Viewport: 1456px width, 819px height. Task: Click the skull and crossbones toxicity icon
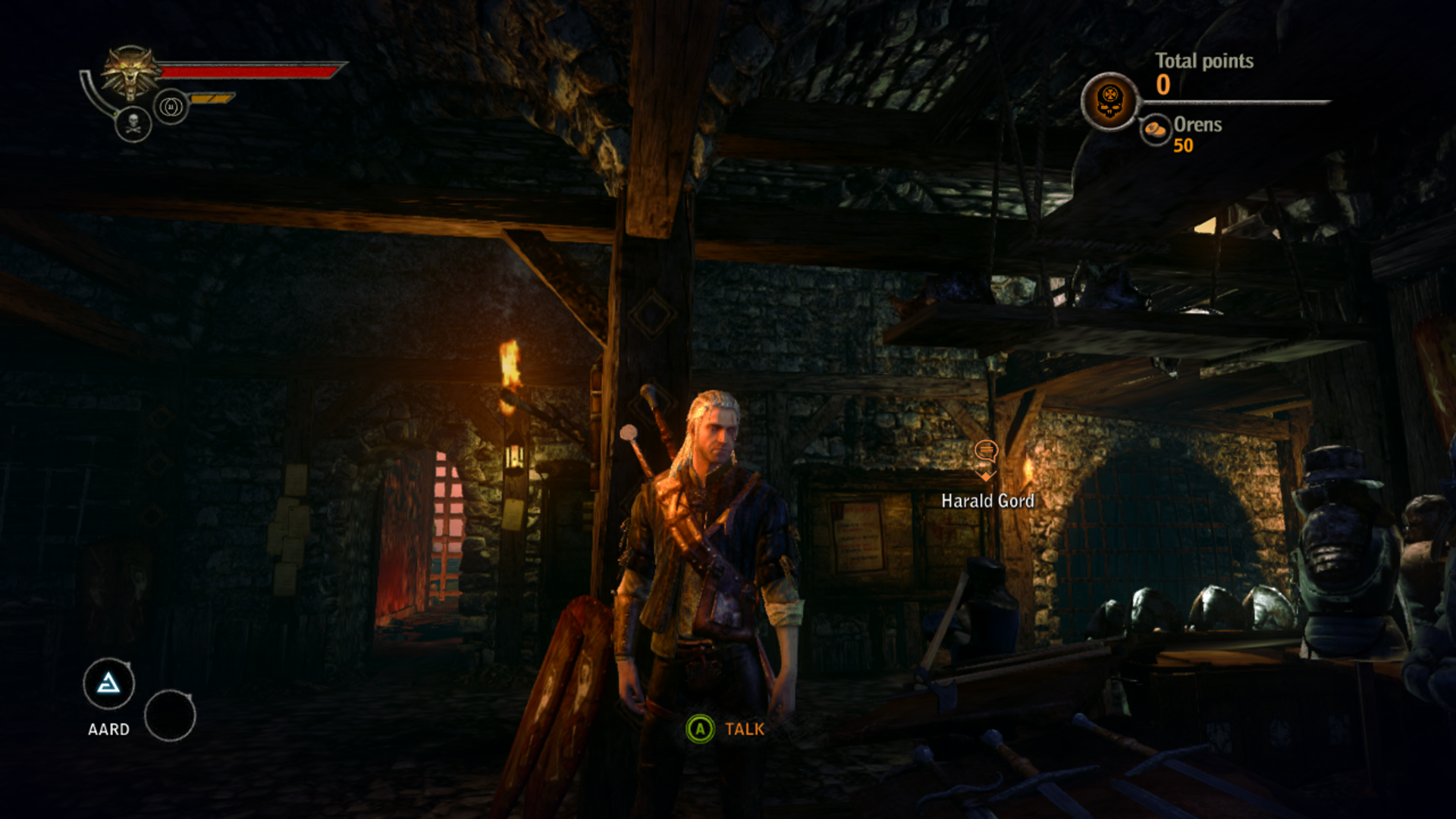(x=133, y=124)
